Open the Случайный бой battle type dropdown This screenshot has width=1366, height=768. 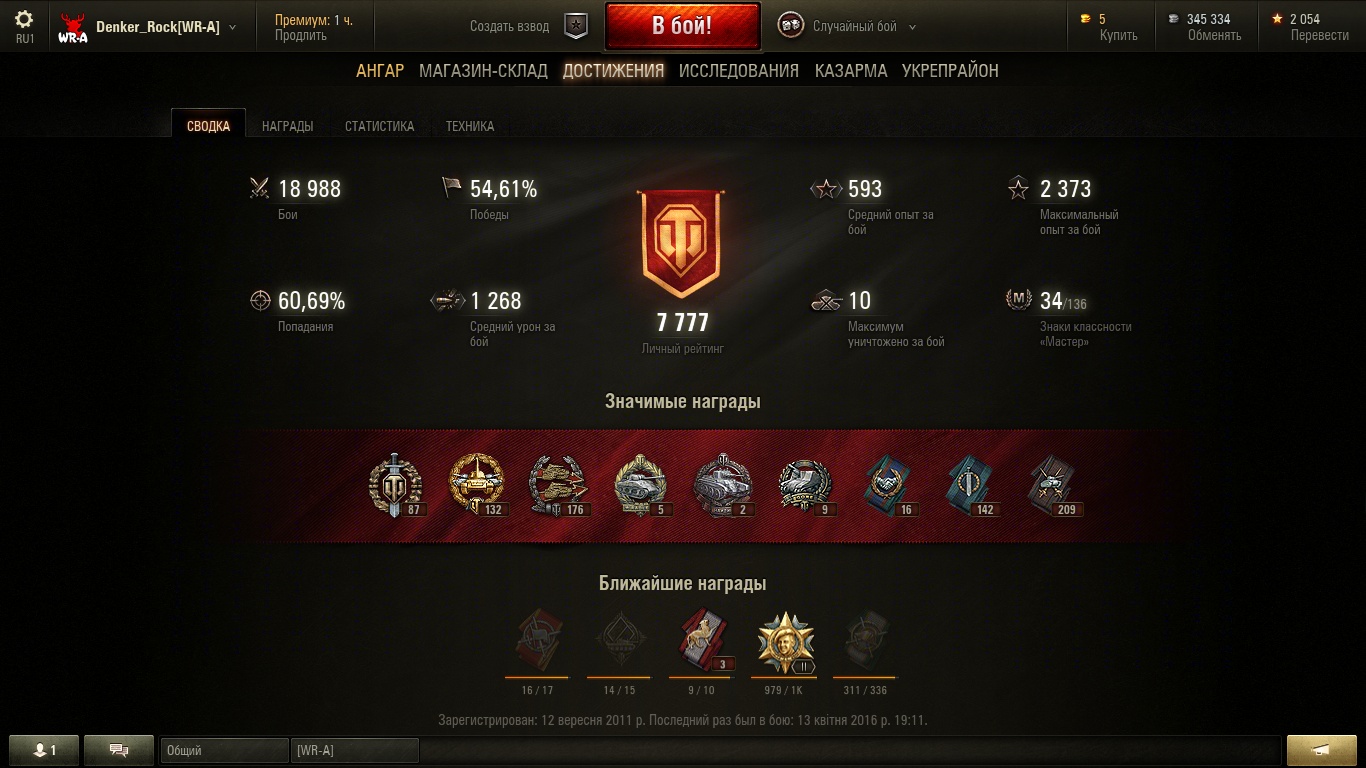point(863,27)
